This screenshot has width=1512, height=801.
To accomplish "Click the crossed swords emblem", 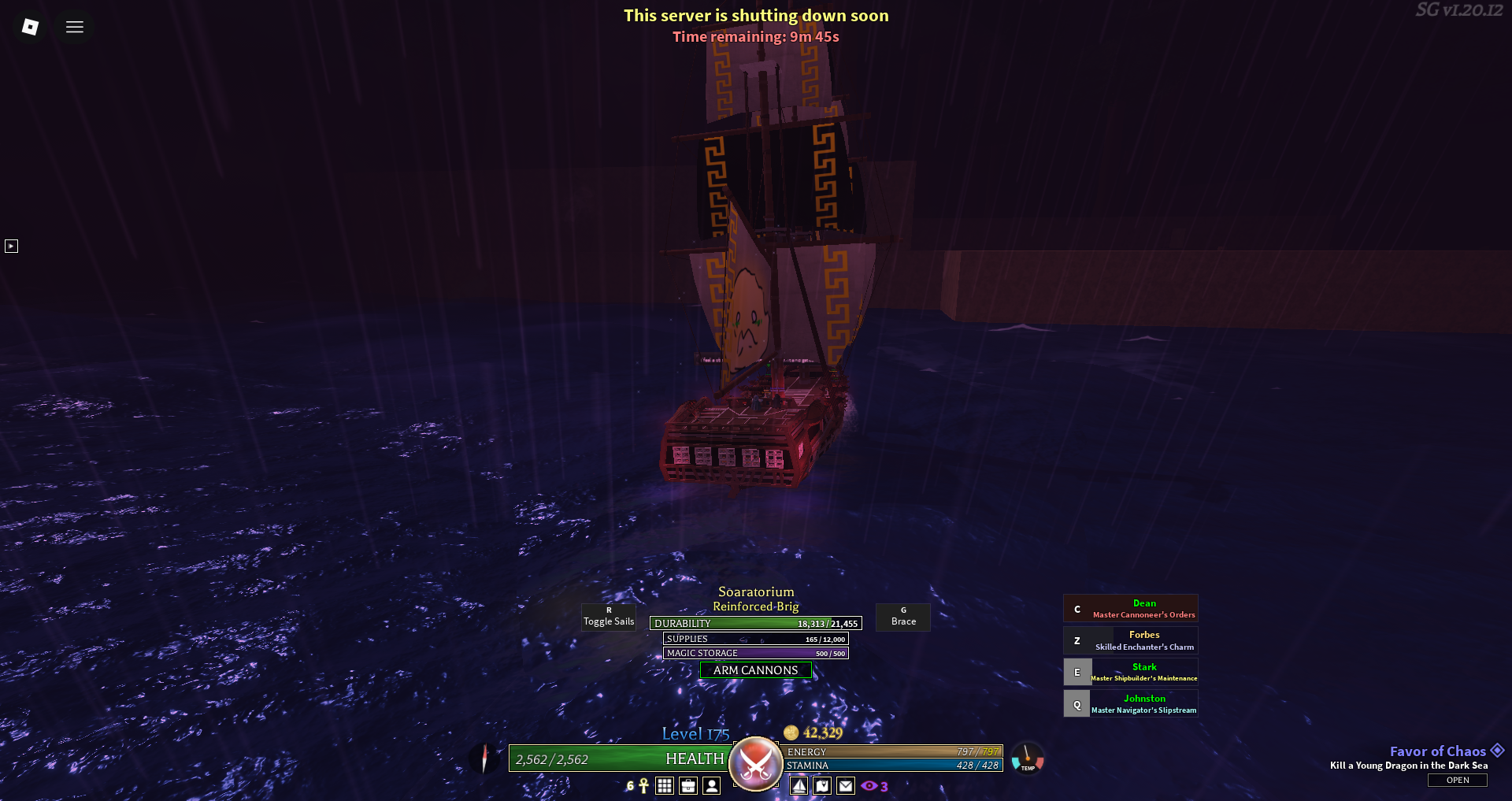I will 756,762.
